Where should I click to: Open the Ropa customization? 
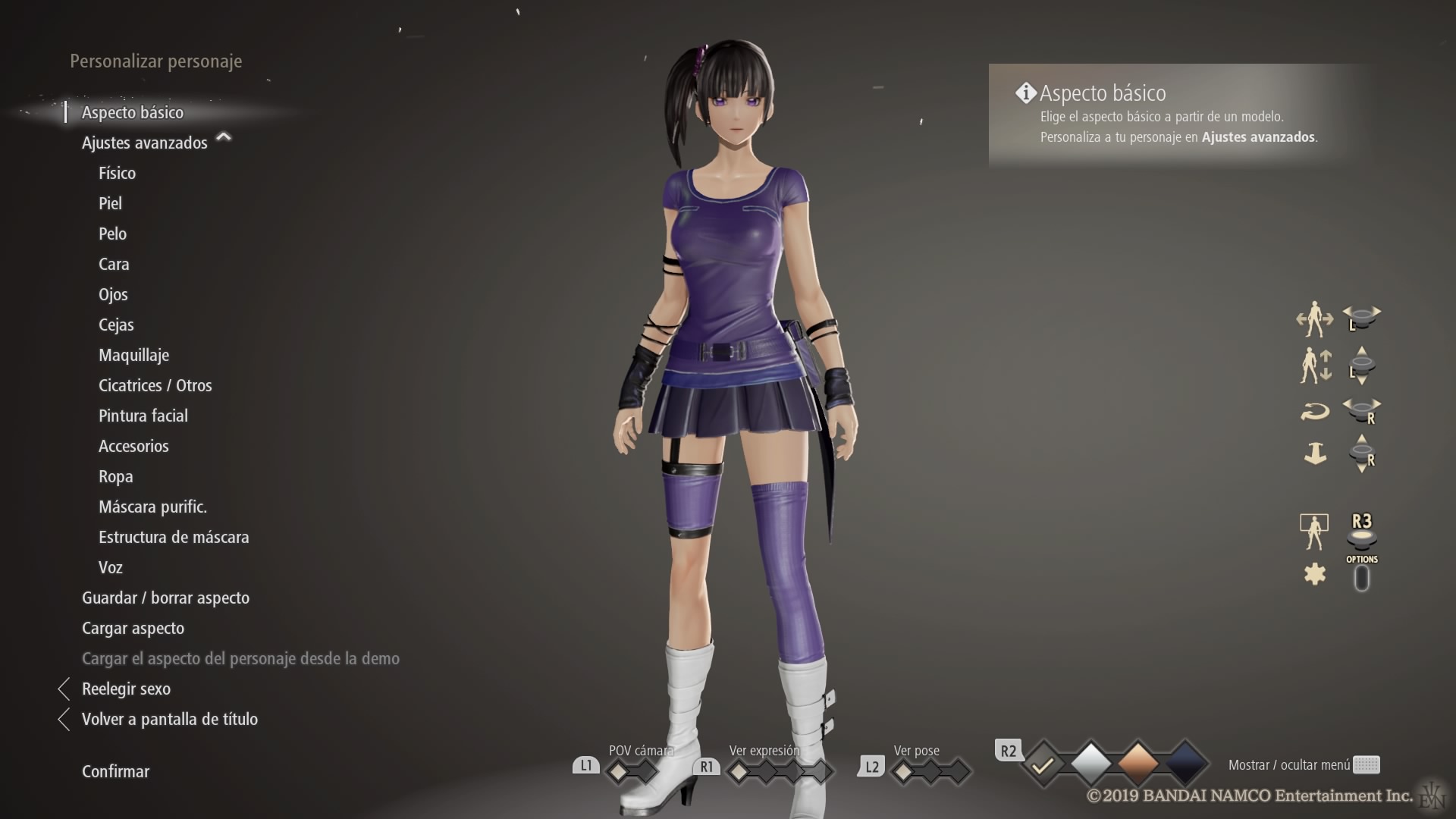coord(115,476)
